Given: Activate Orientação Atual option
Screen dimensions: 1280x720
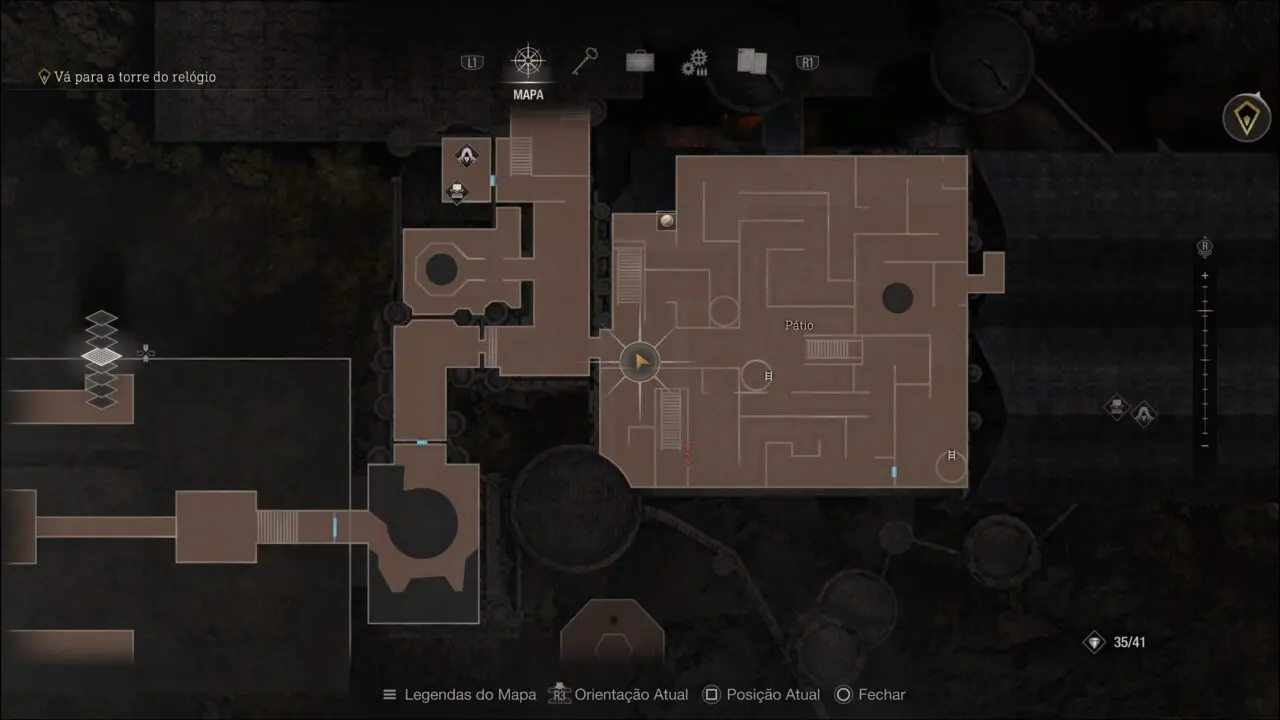Looking at the screenshot, I should pos(620,695).
